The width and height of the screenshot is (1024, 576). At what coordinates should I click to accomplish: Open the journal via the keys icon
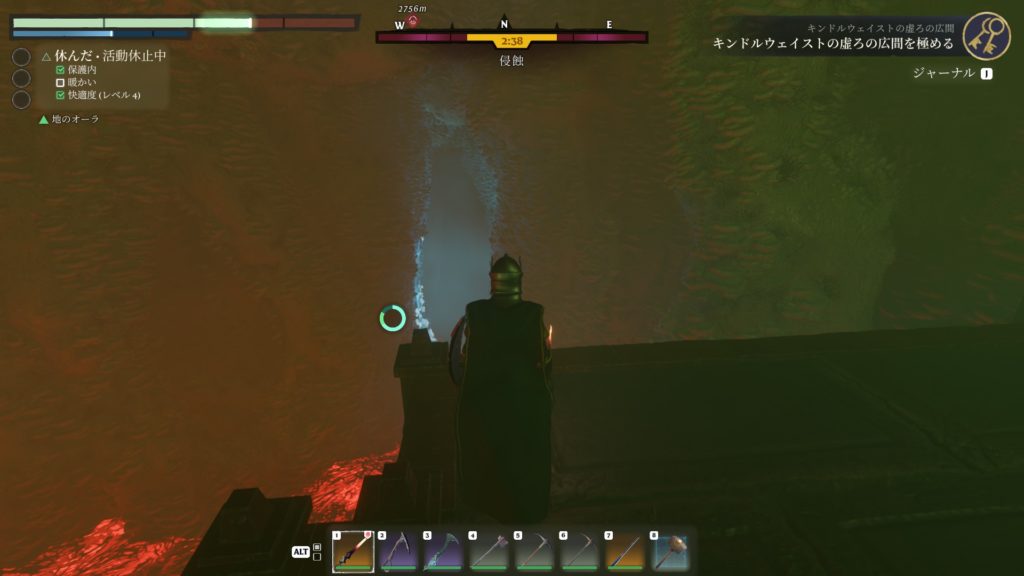(x=986, y=36)
